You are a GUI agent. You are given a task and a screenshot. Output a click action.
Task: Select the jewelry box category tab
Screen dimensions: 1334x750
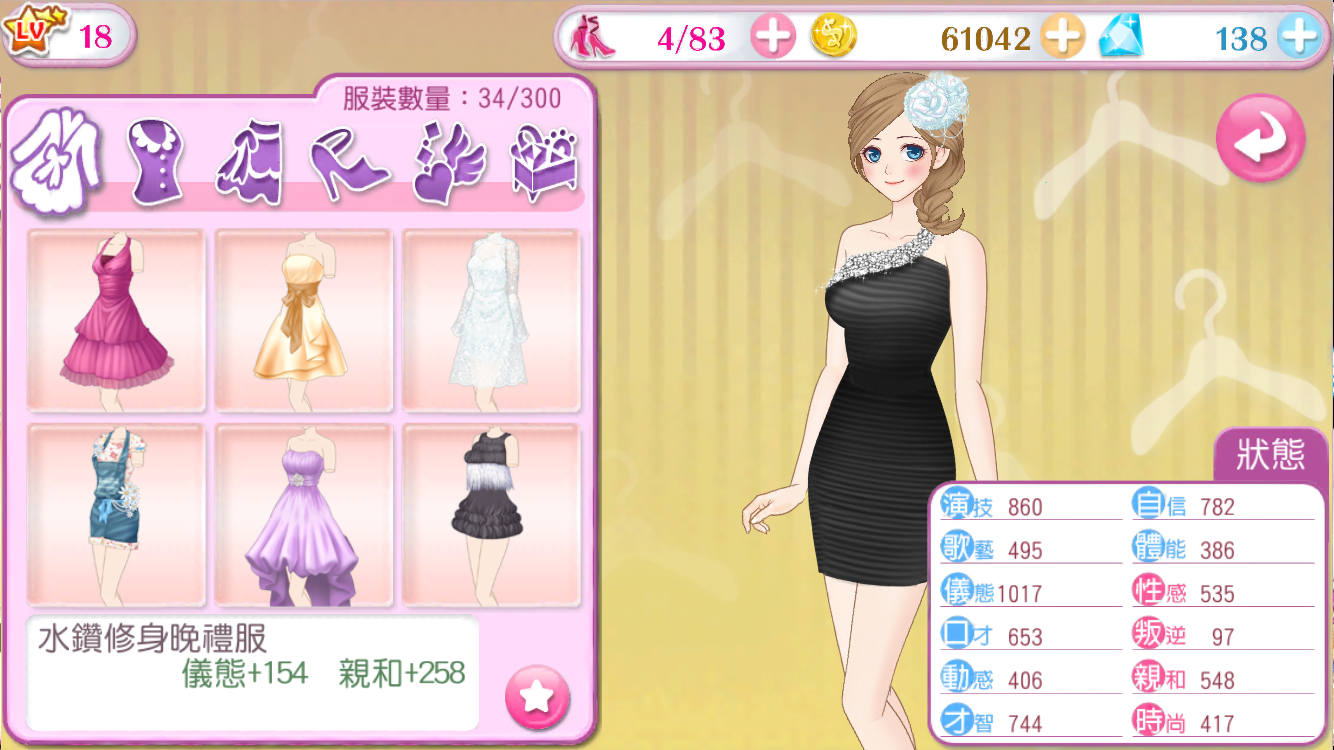tap(544, 162)
